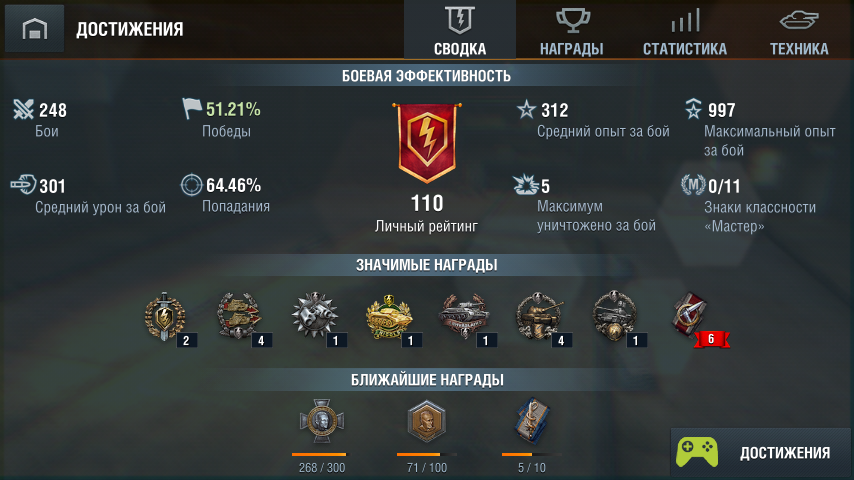This screenshot has height=480, width=854.
Task: Open Google Play Достижения button
Action: click(x=760, y=452)
